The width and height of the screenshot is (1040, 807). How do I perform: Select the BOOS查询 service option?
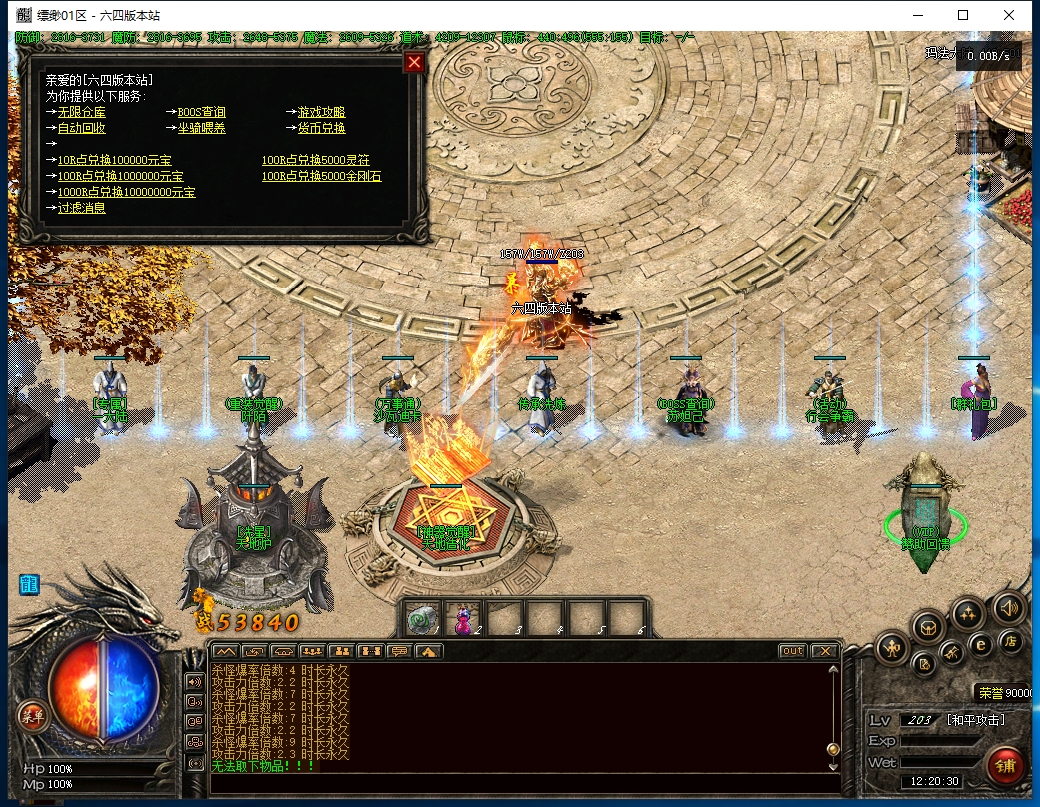click(x=201, y=113)
